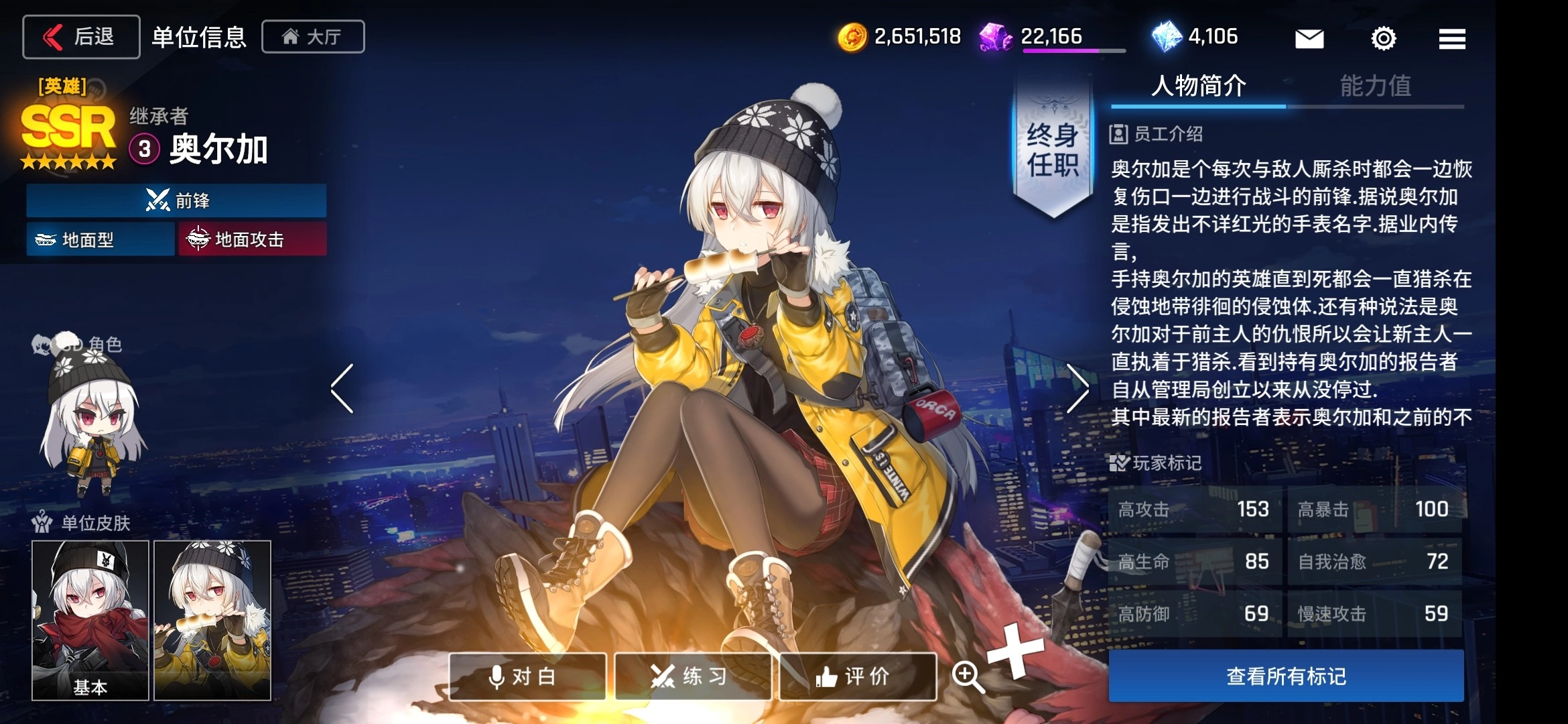The width and height of the screenshot is (1568, 724).
Task: Open unit reviews with 评价 button
Action: pyautogui.click(x=858, y=676)
